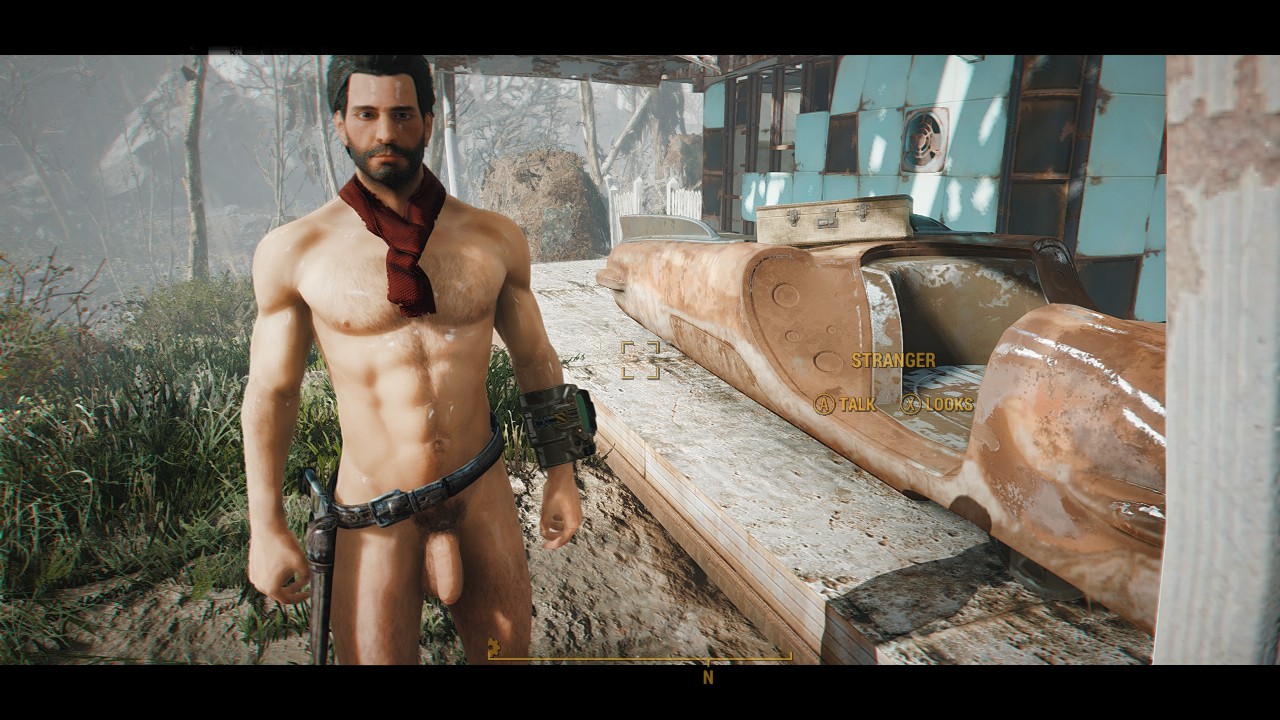Select the Looks option for the Stranger
Viewport: 1280px width, 720px height.
click(937, 404)
